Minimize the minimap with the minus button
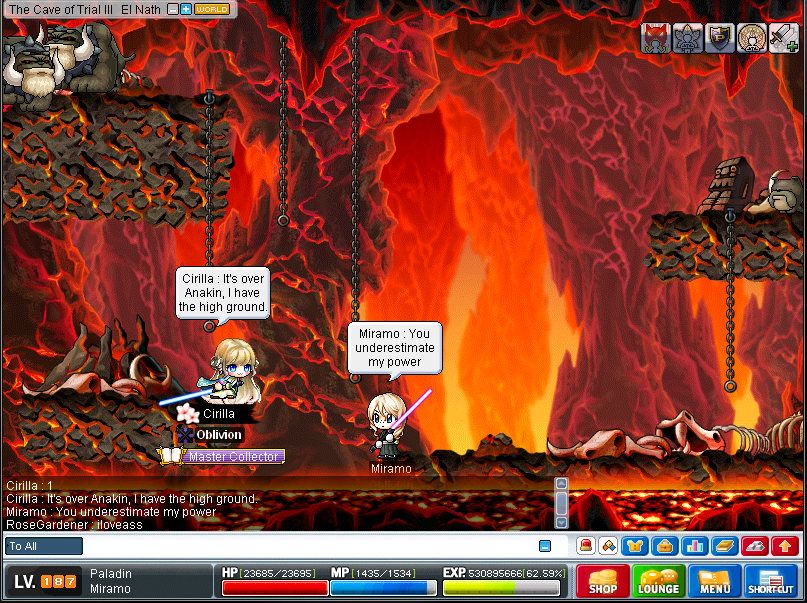 [173, 9]
